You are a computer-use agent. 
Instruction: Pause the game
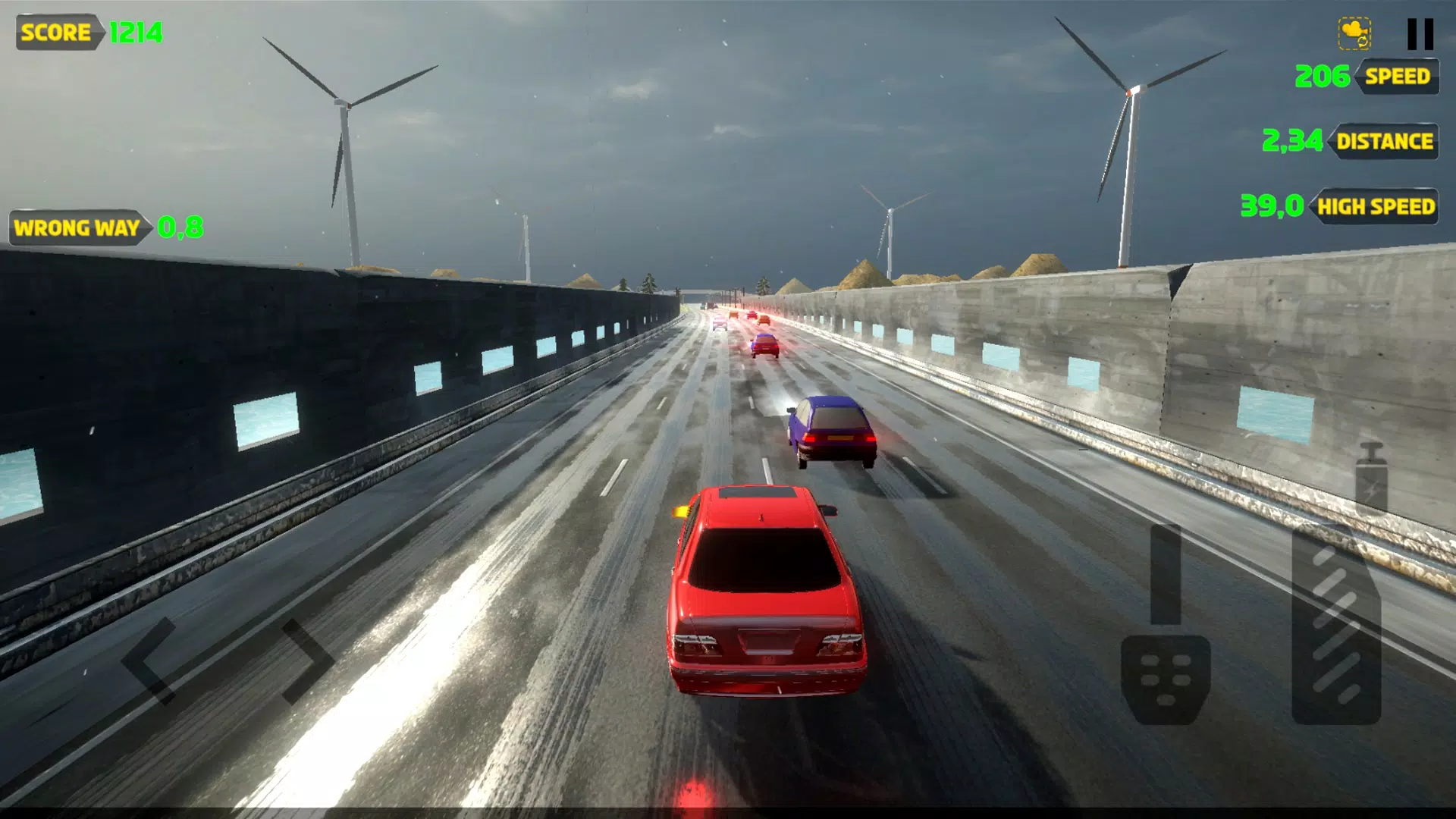1420,34
